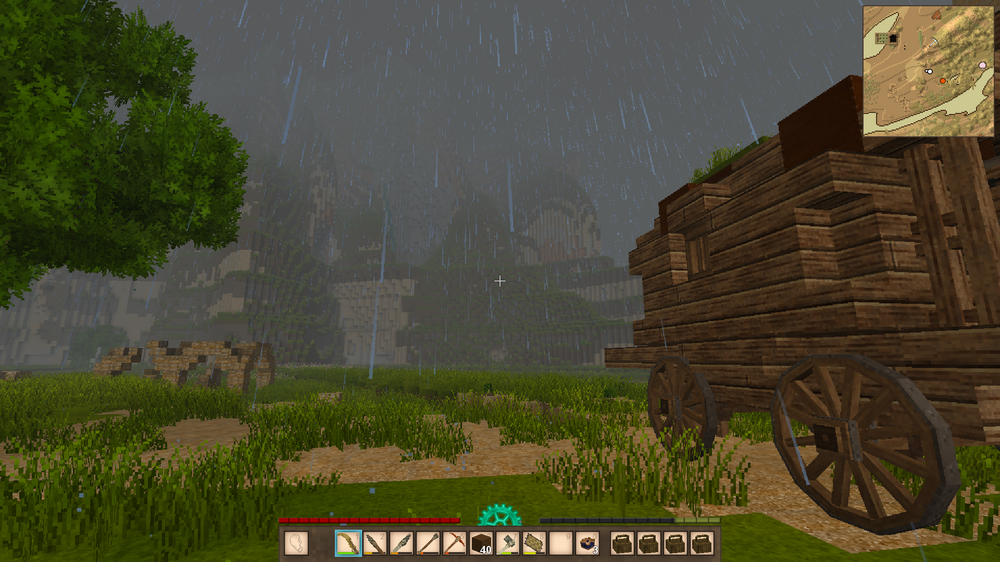This screenshot has width=1000, height=562.
Task: Choose the dark block stack of 40
Action: [x=482, y=543]
